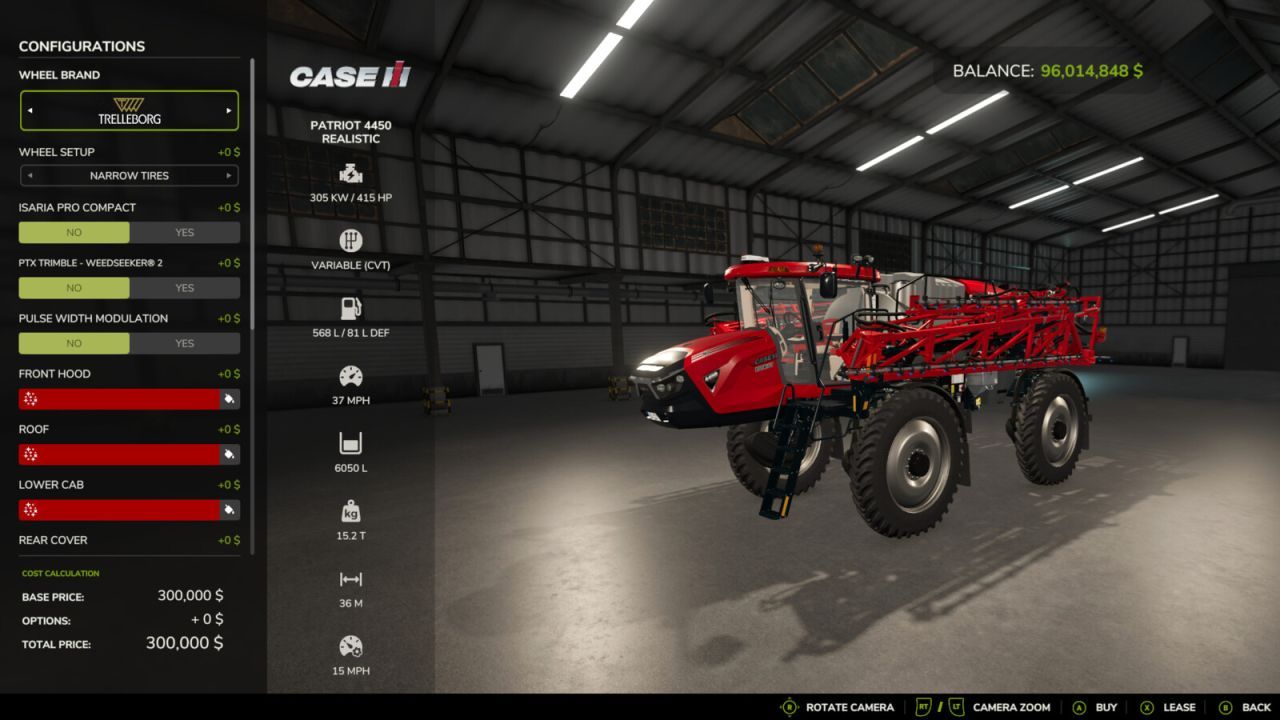1280x720 pixels.
Task: Click the fuel capacity pump icon
Action: click(350, 307)
